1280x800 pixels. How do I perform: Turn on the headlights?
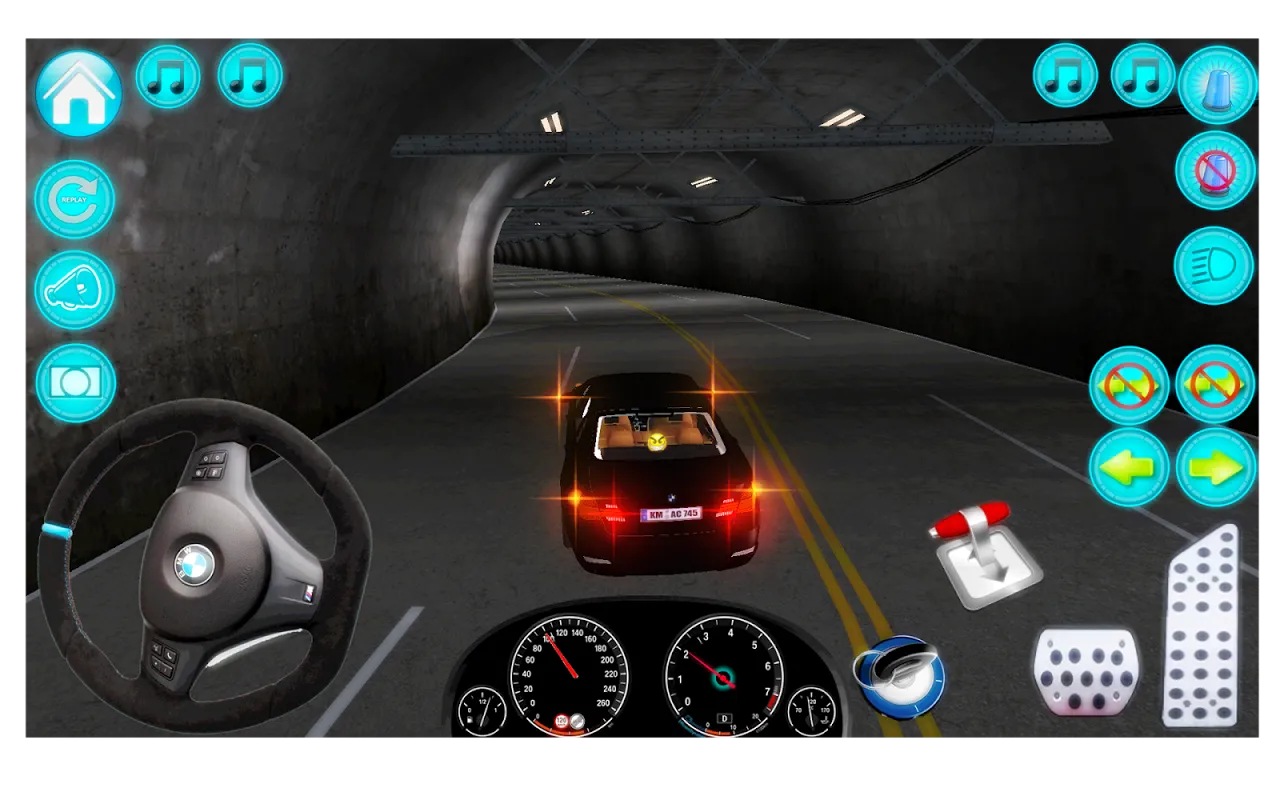click(1216, 263)
